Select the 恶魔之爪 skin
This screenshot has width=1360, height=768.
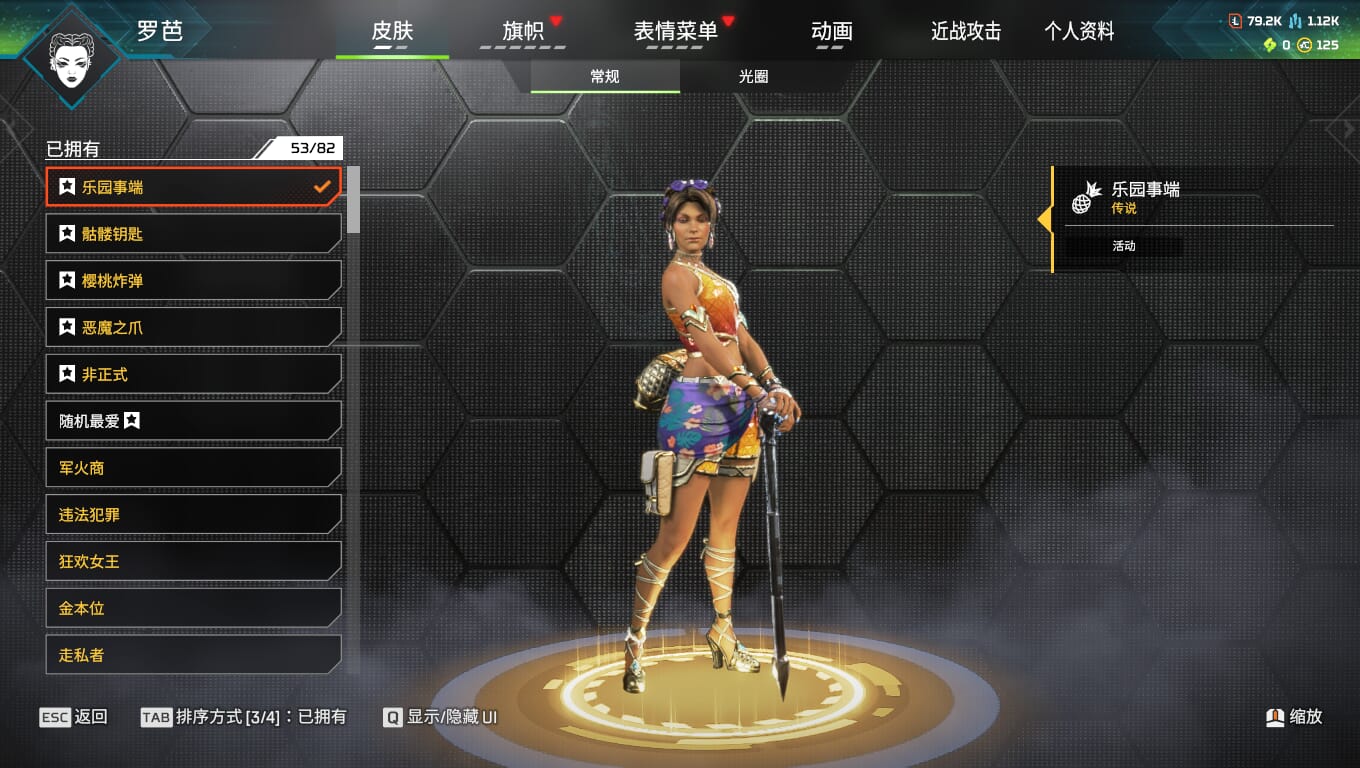[193, 327]
